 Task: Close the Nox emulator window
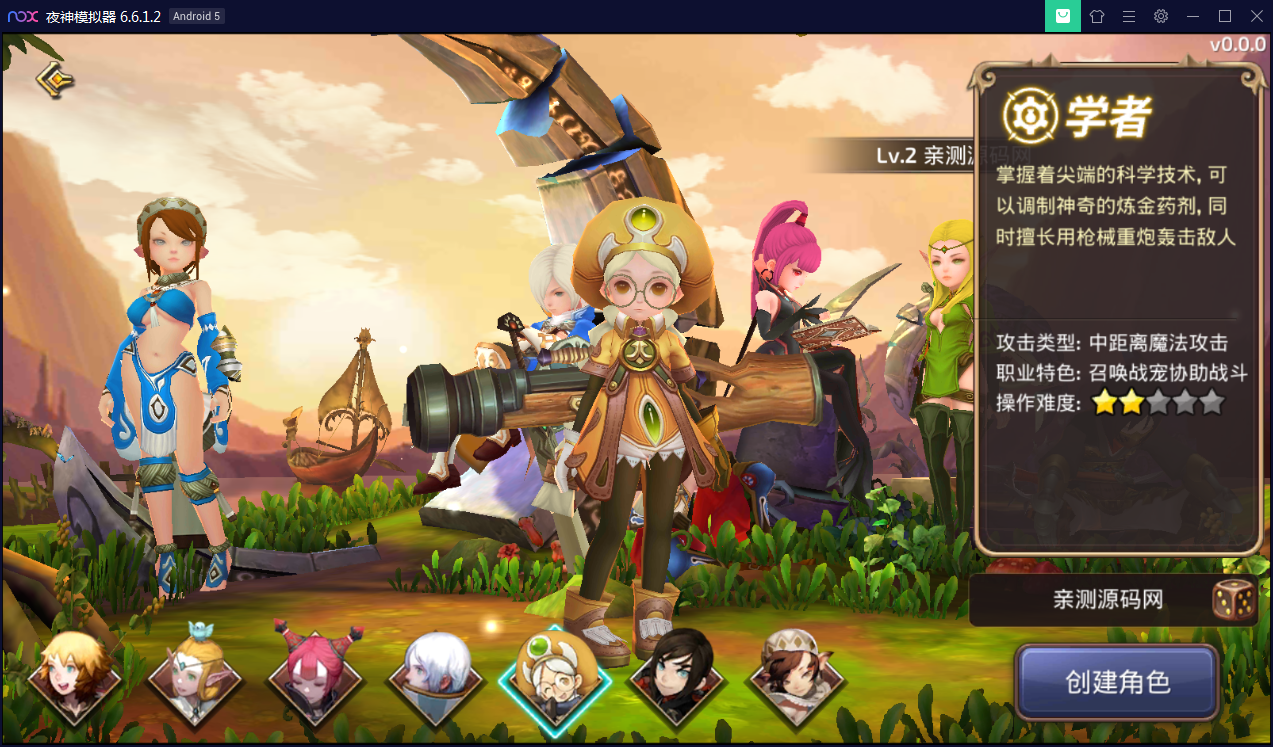(1254, 16)
